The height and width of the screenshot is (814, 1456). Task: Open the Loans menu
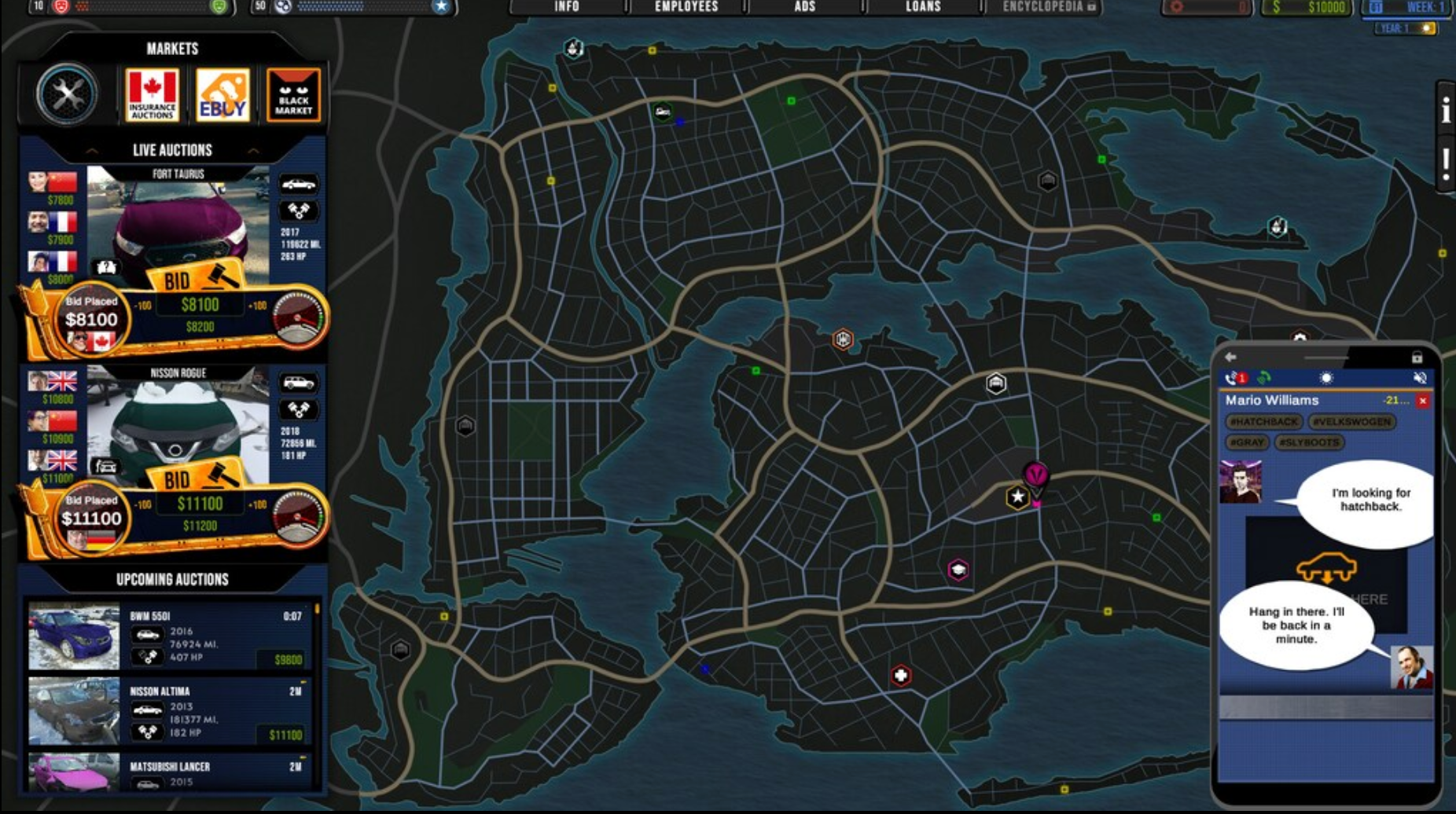click(923, 7)
